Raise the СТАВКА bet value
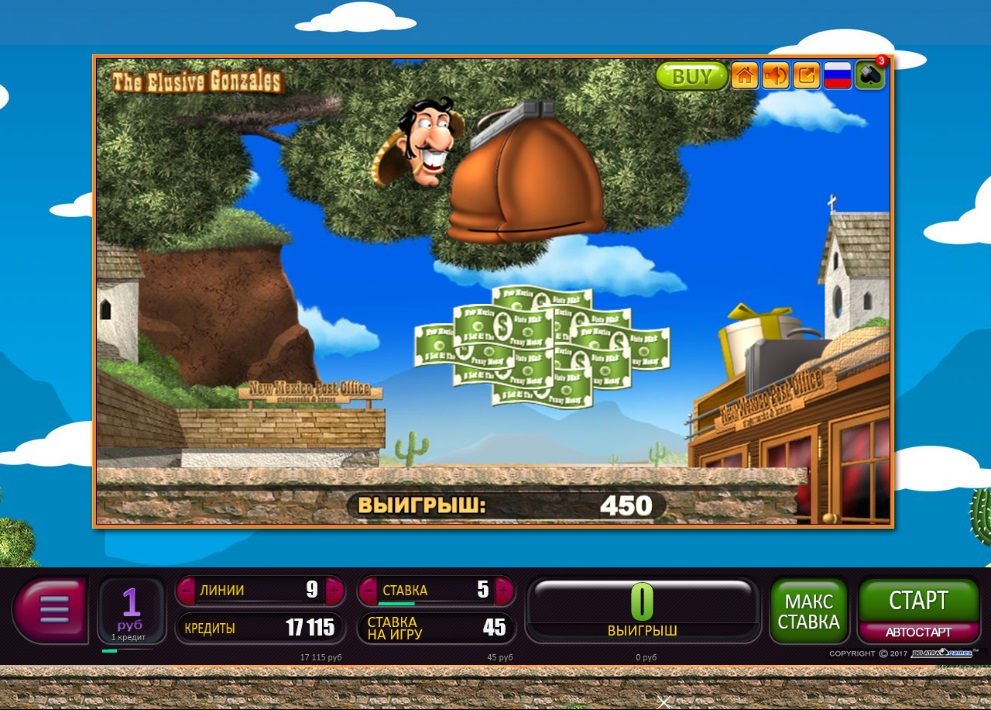 pos(504,590)
